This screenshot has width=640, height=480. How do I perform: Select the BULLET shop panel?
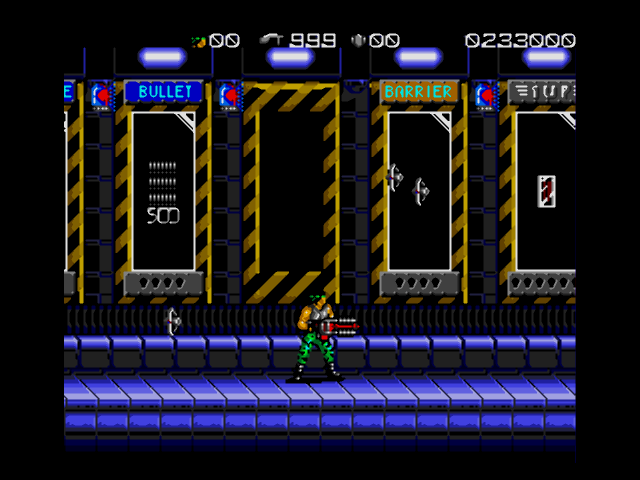point(163,190)
